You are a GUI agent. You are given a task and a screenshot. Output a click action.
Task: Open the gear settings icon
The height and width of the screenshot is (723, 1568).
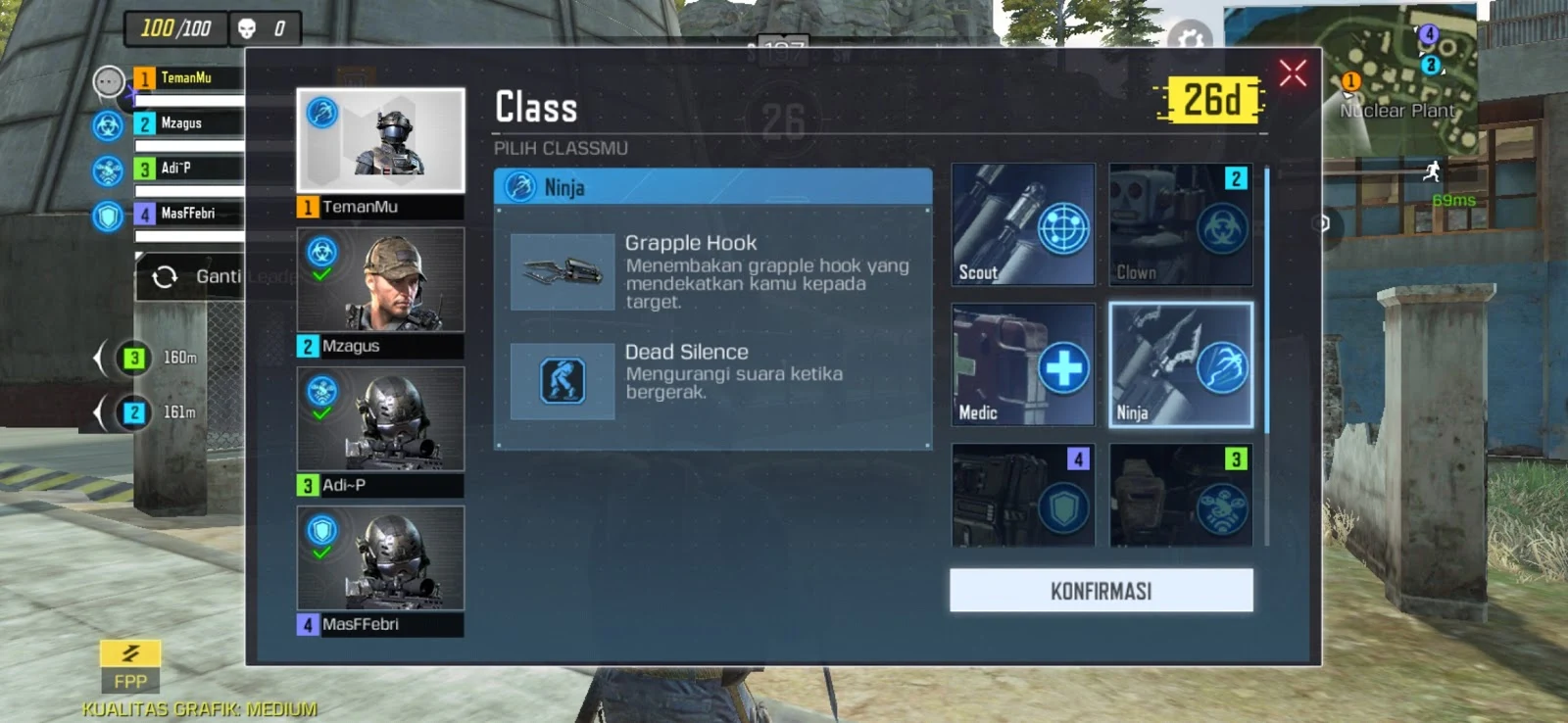click(1190, 38)
